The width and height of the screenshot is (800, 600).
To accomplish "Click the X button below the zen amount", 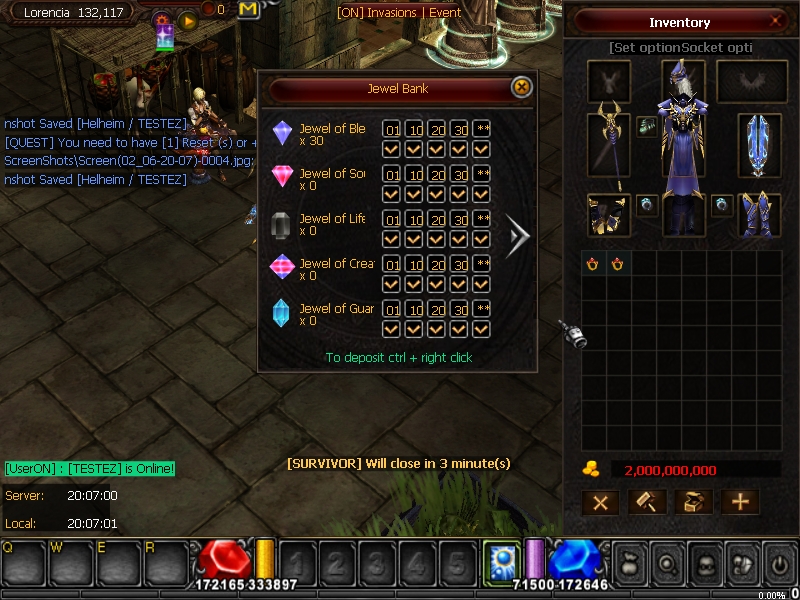I will coord(600,503).
